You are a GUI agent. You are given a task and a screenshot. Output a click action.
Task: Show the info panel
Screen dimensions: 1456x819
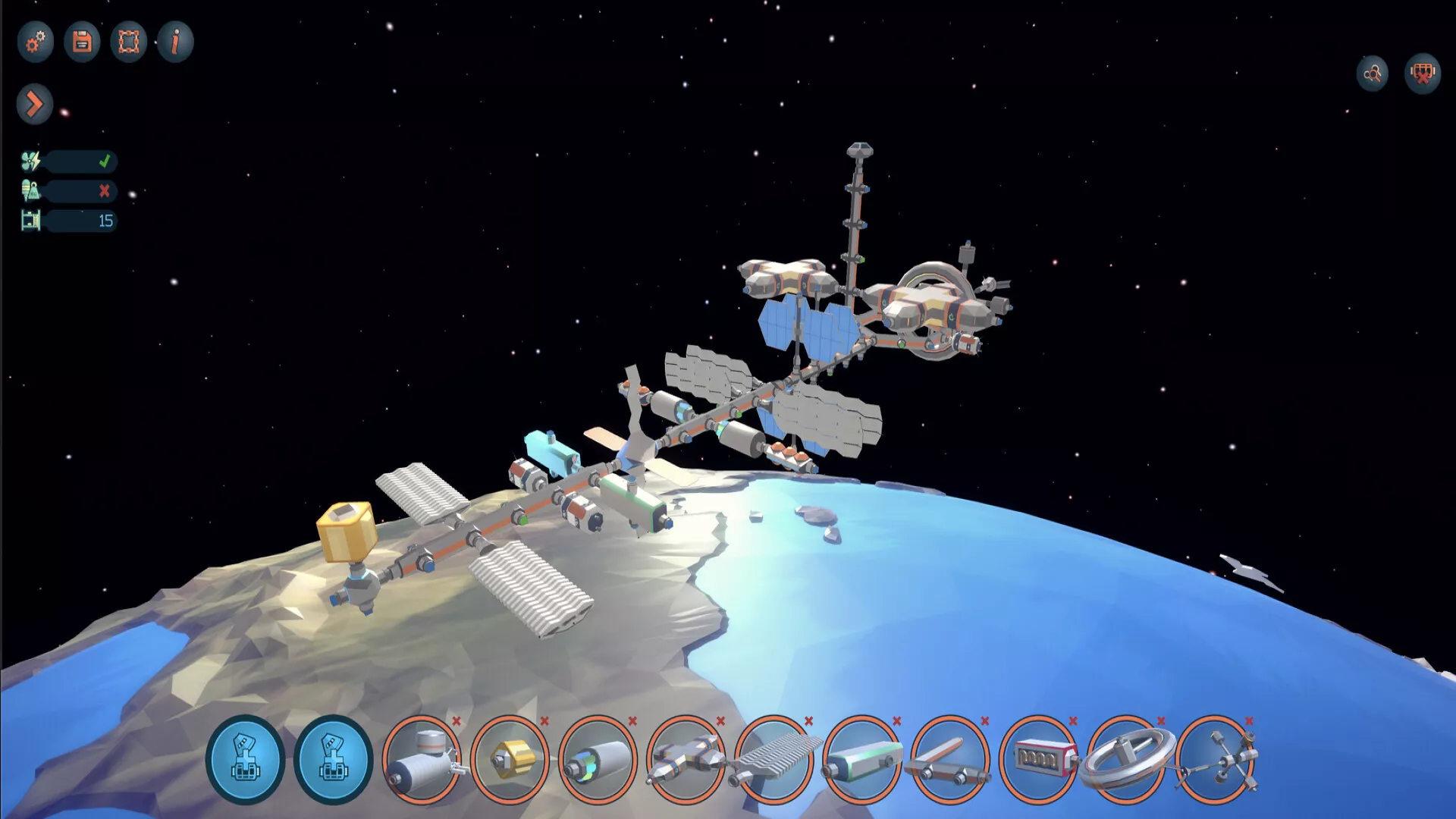pos(175,42)
